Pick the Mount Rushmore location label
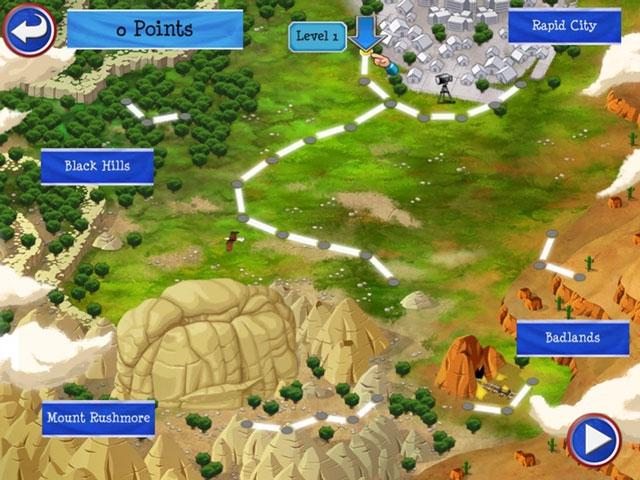The height and width of the screenshot is (480, 640). (x=98, y=418)
